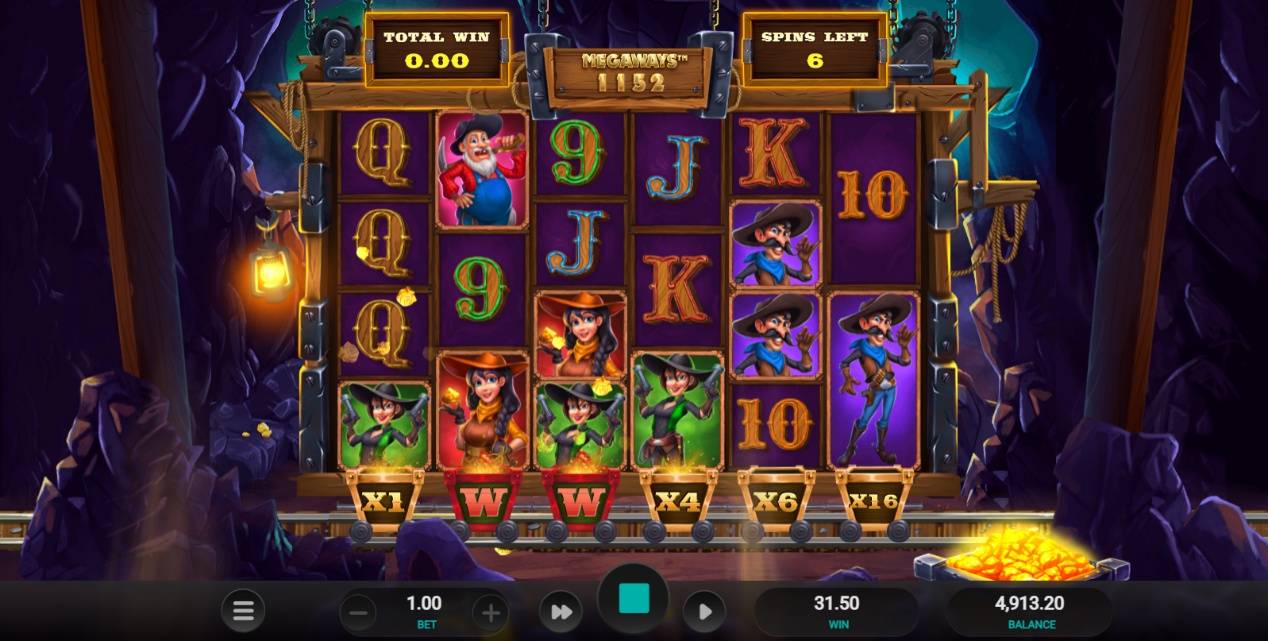
Task: Start autoplay with the play arrow
Action: 704,611
